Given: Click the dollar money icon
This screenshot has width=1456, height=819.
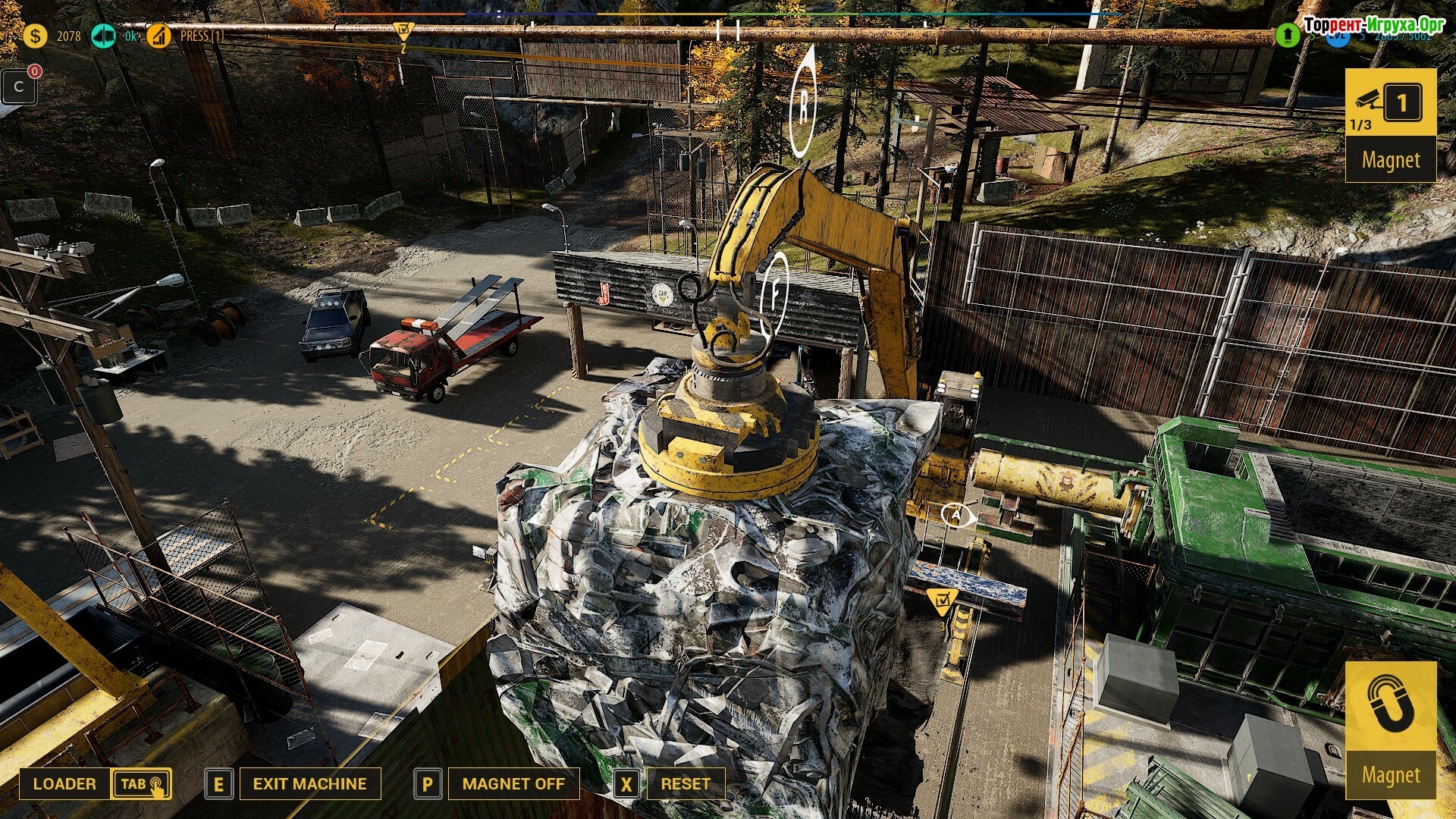Looking at the screenshot, I should coord(35,36).
